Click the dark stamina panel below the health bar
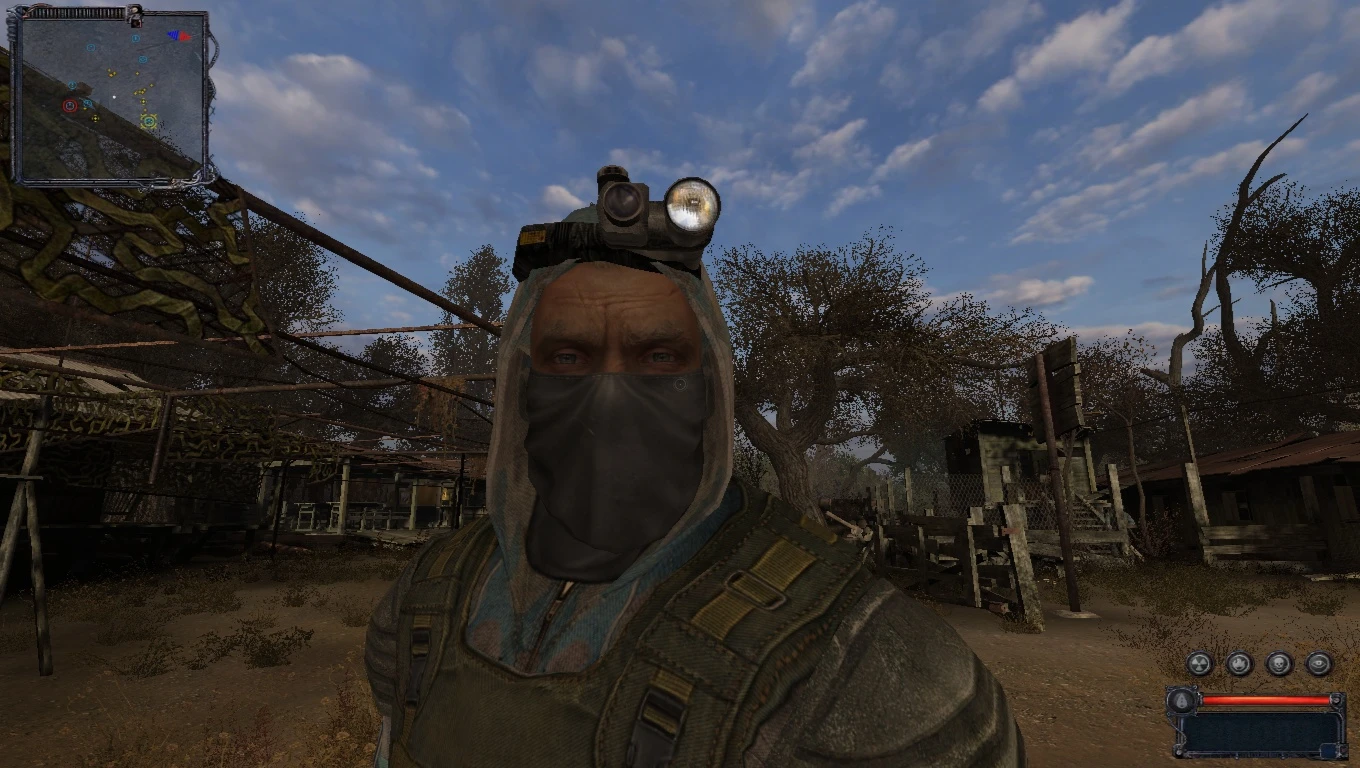This screenshot has height=768, width=1360. (1260, 730)
